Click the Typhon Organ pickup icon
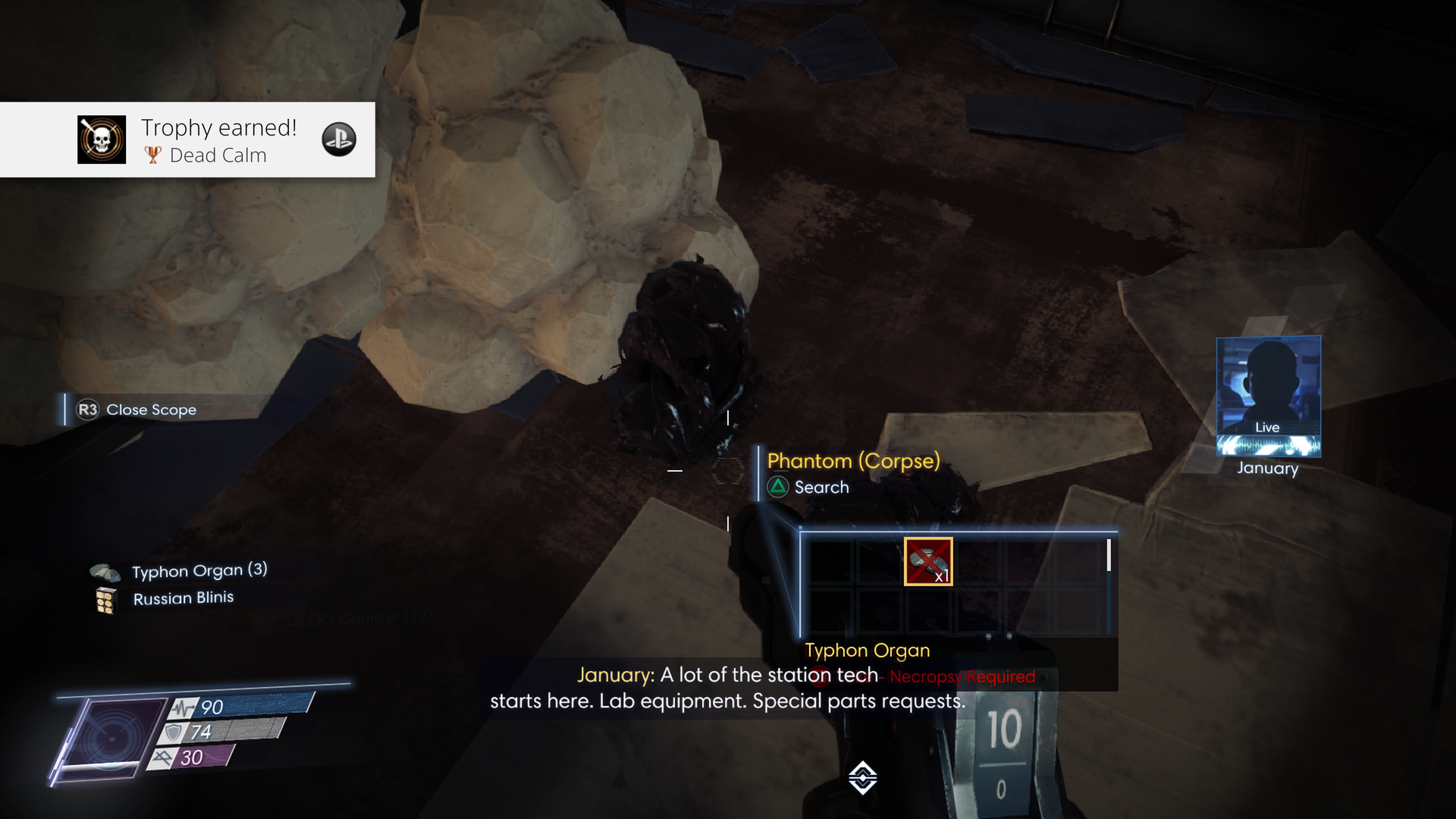This screenshot has width=1456, height=819. tap(106, 570)
